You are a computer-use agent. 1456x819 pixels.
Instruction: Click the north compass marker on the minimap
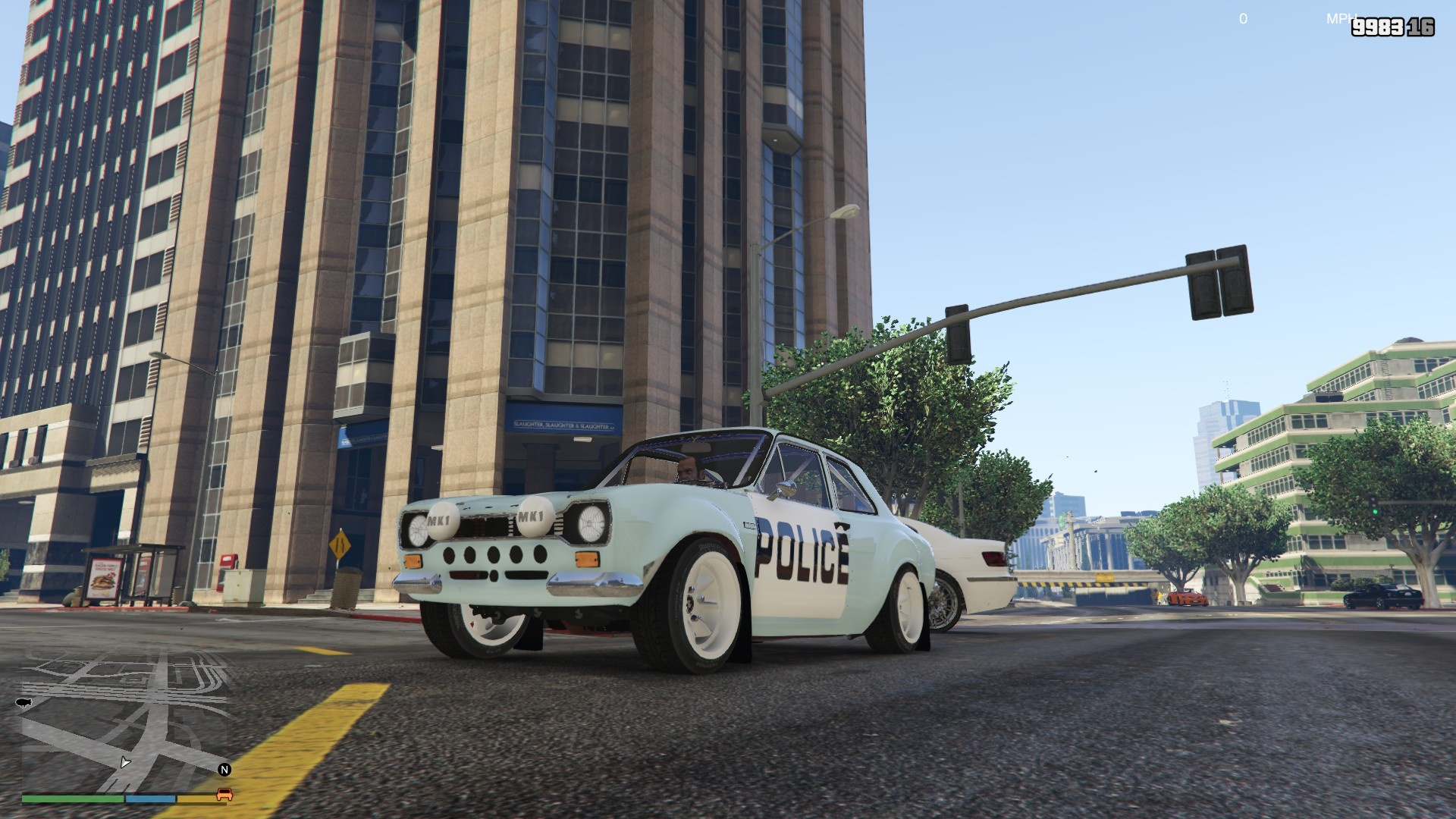(x=224, y=770)
